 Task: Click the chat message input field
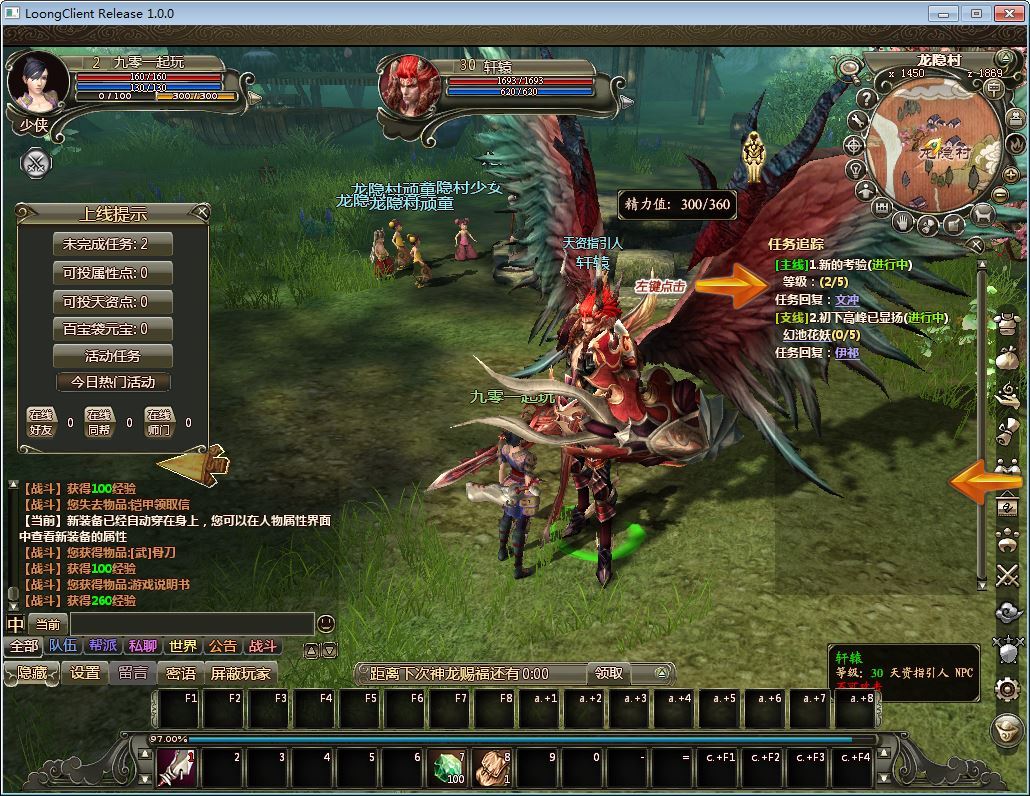click(x=190, y=624)
